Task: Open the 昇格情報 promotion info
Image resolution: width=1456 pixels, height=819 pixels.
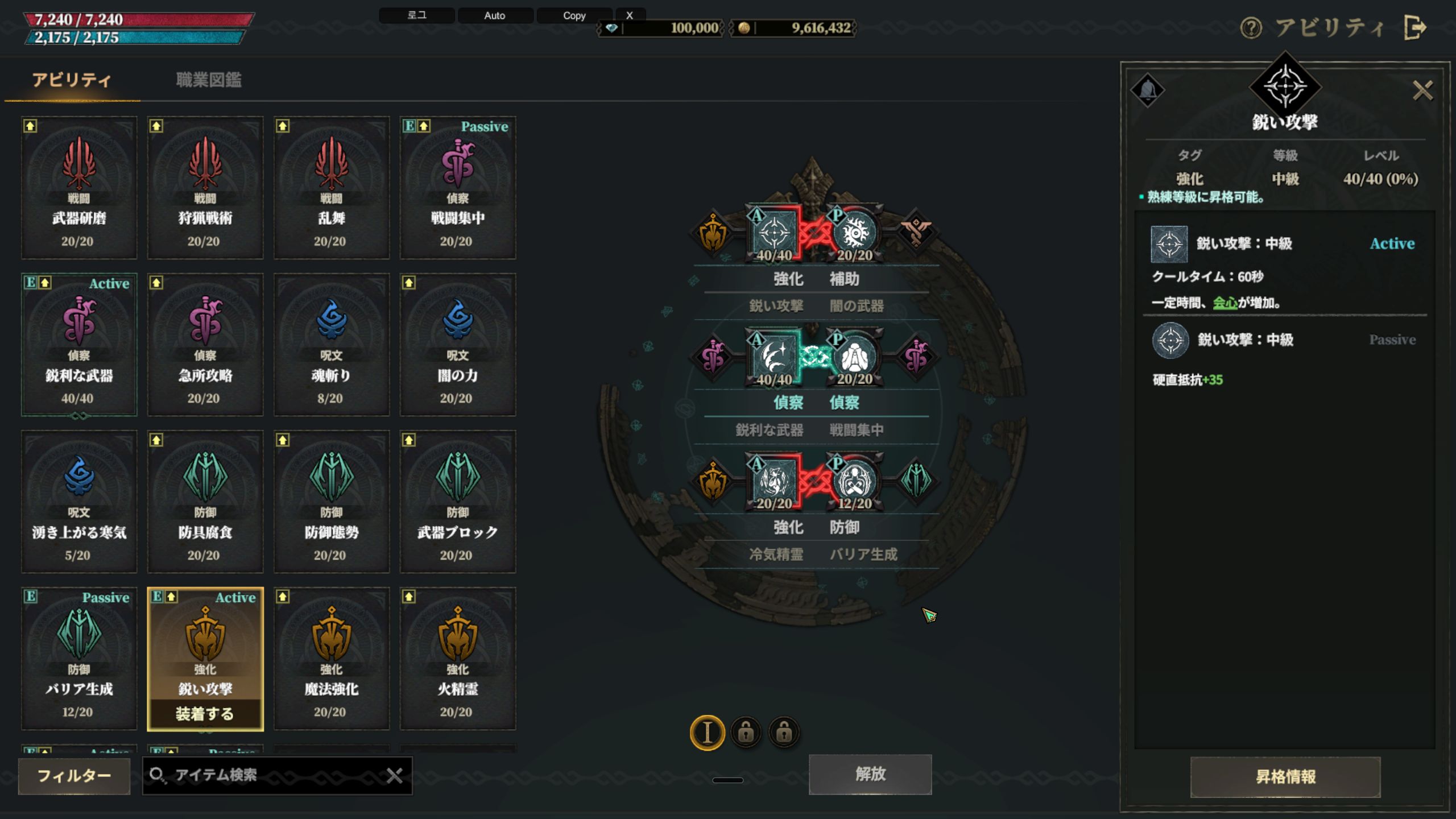Action: click(1285, 777)
